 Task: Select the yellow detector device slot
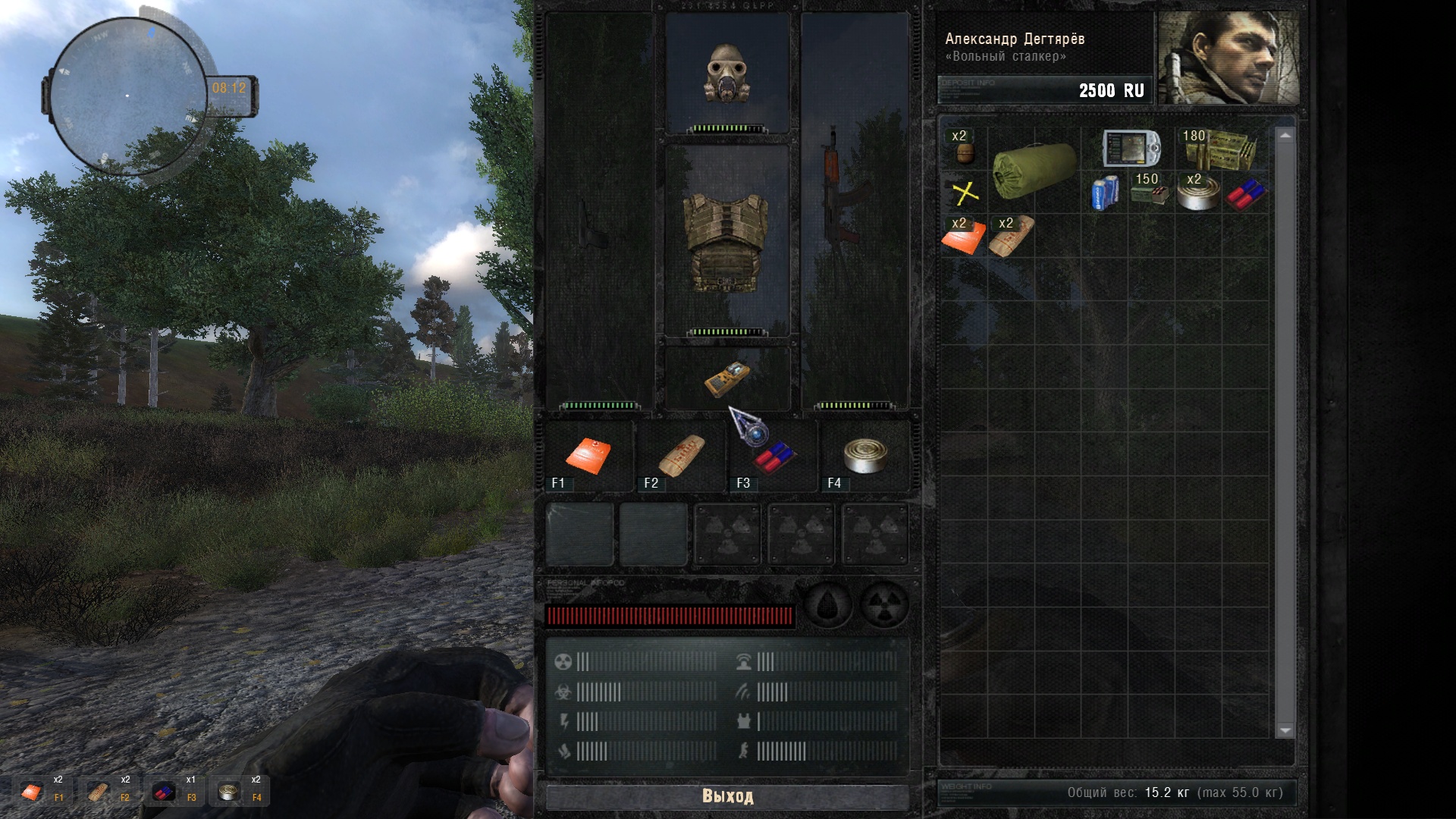pyautogui.click(x=727, y=378)
